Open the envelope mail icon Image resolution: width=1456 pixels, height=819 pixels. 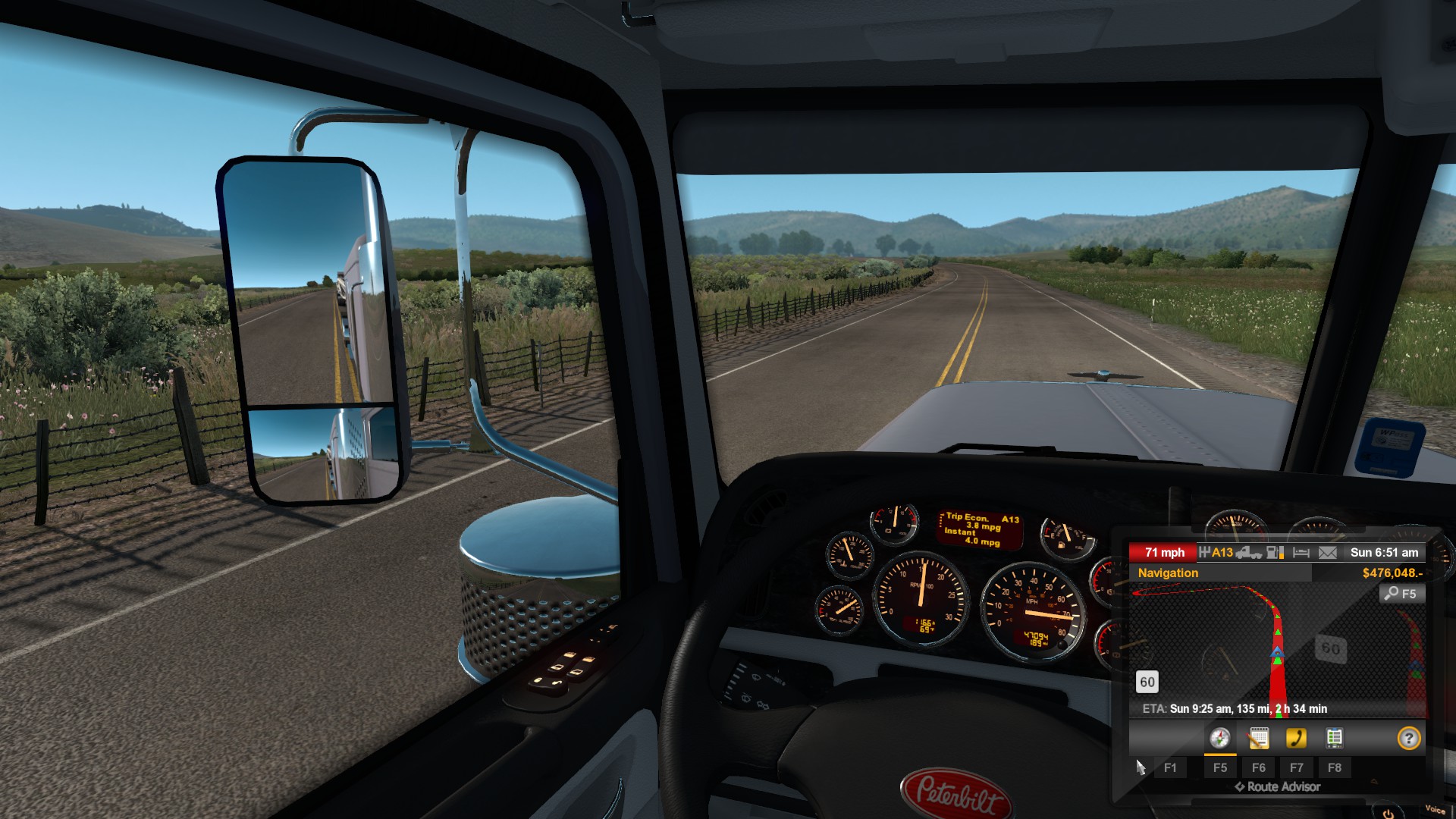pyautogui.click(x=1327, y=553)
